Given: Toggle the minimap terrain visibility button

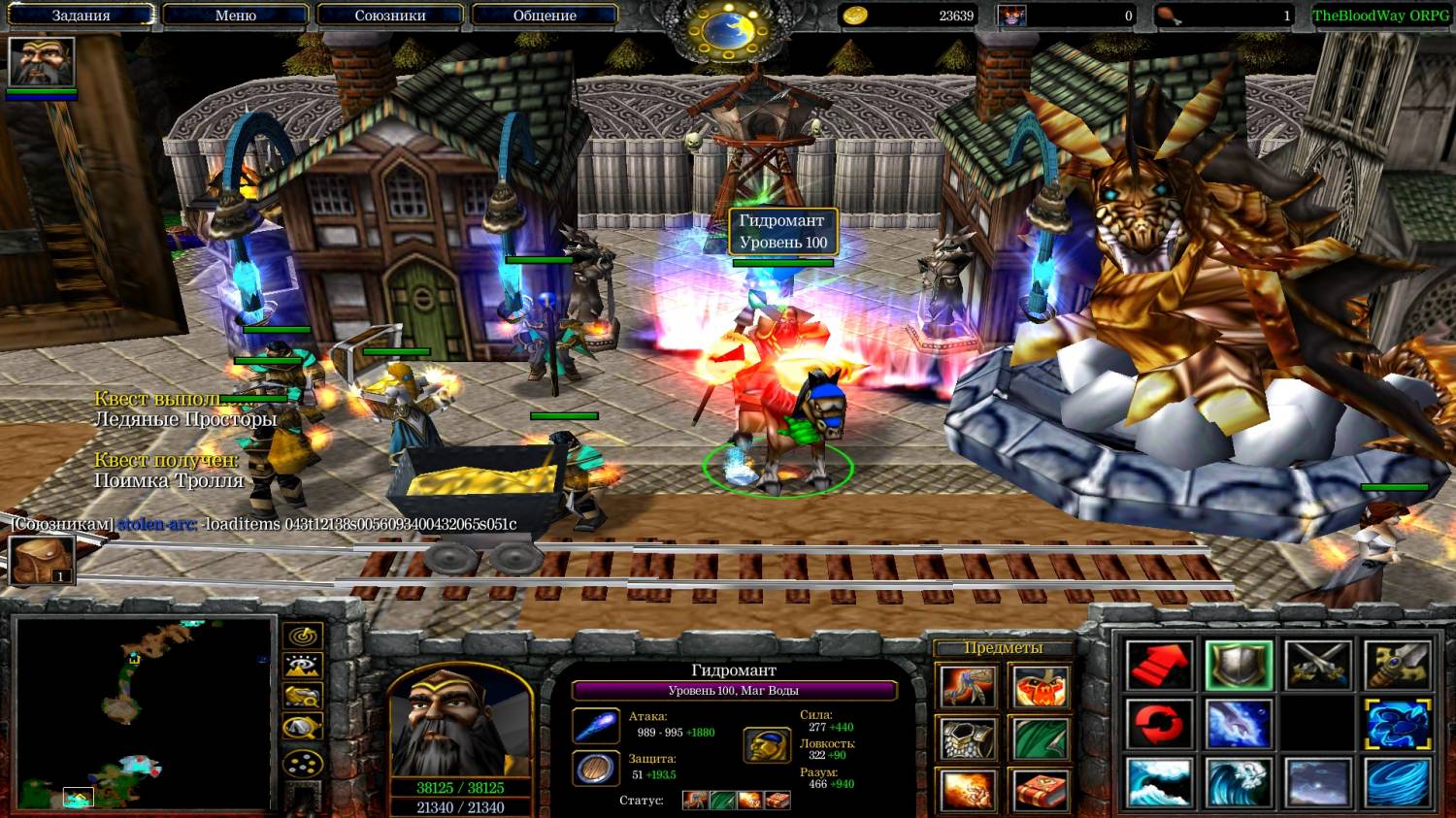Looking at the screenshot, I should pyautogui.click(x=303, y=667).
